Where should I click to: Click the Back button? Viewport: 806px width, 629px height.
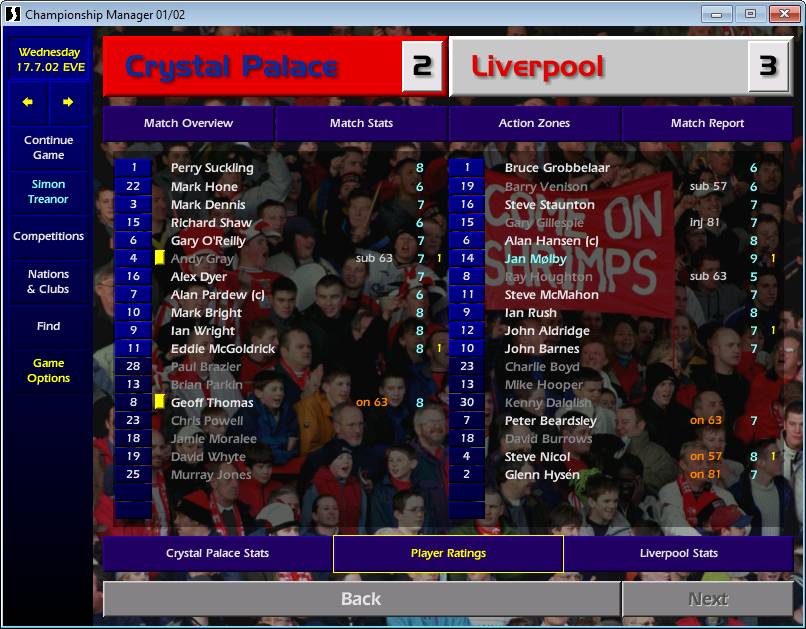[x=360, y=599]
